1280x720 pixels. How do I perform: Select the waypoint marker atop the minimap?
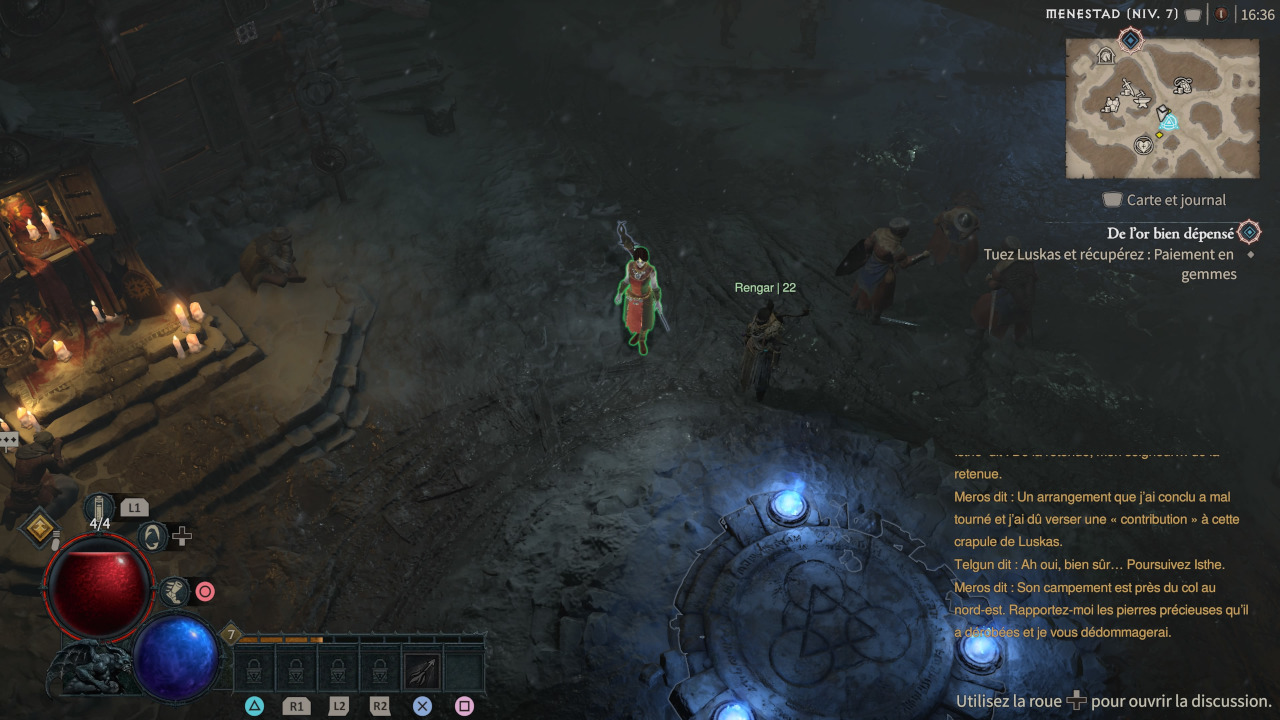pos(1130,40)
